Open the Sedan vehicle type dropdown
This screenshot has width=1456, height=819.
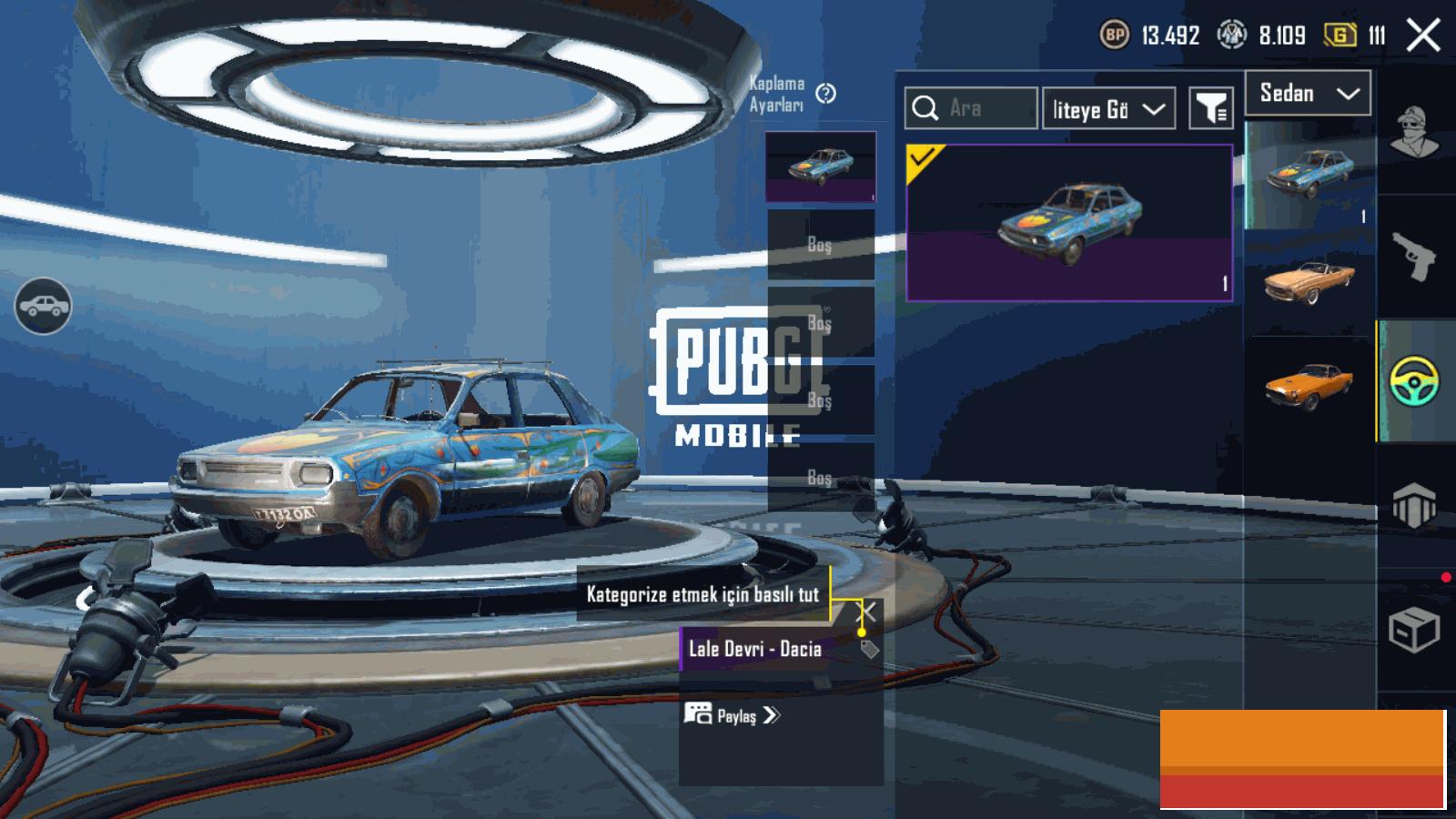(1308, 94)
